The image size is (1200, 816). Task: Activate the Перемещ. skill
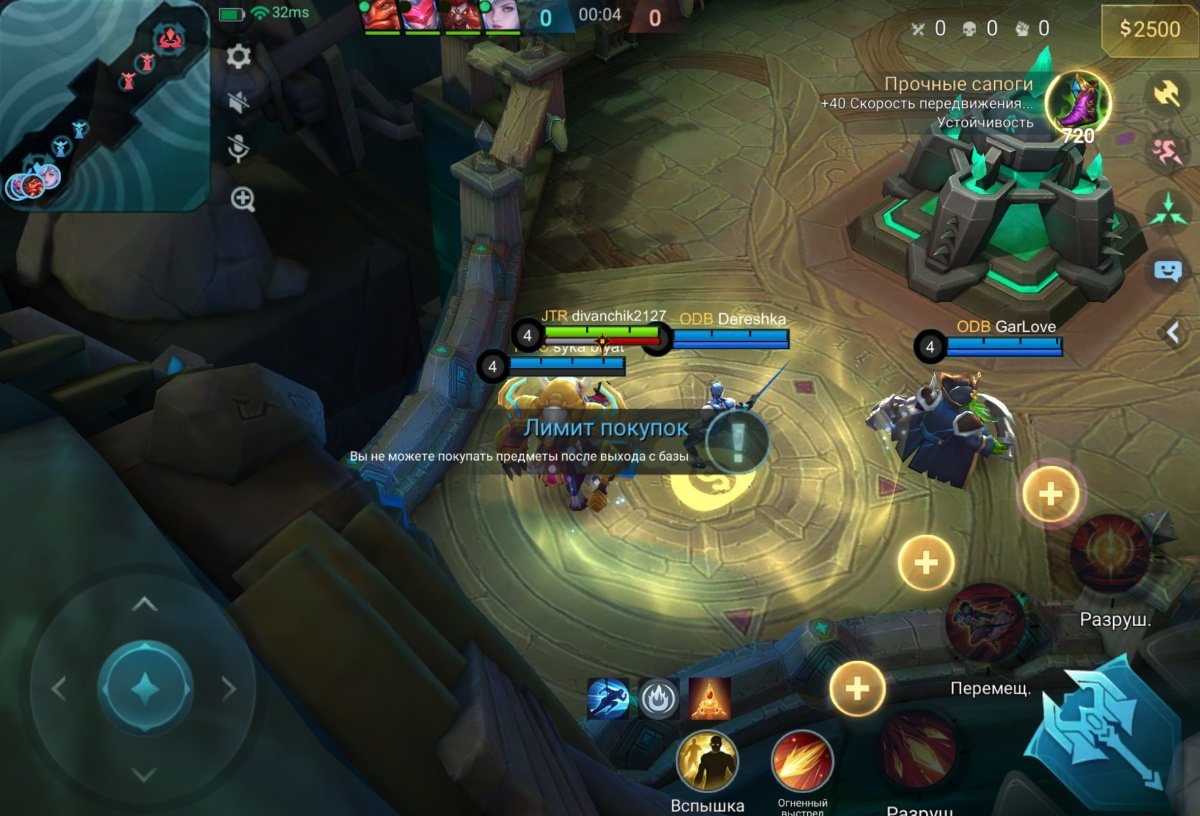[985, 624]
